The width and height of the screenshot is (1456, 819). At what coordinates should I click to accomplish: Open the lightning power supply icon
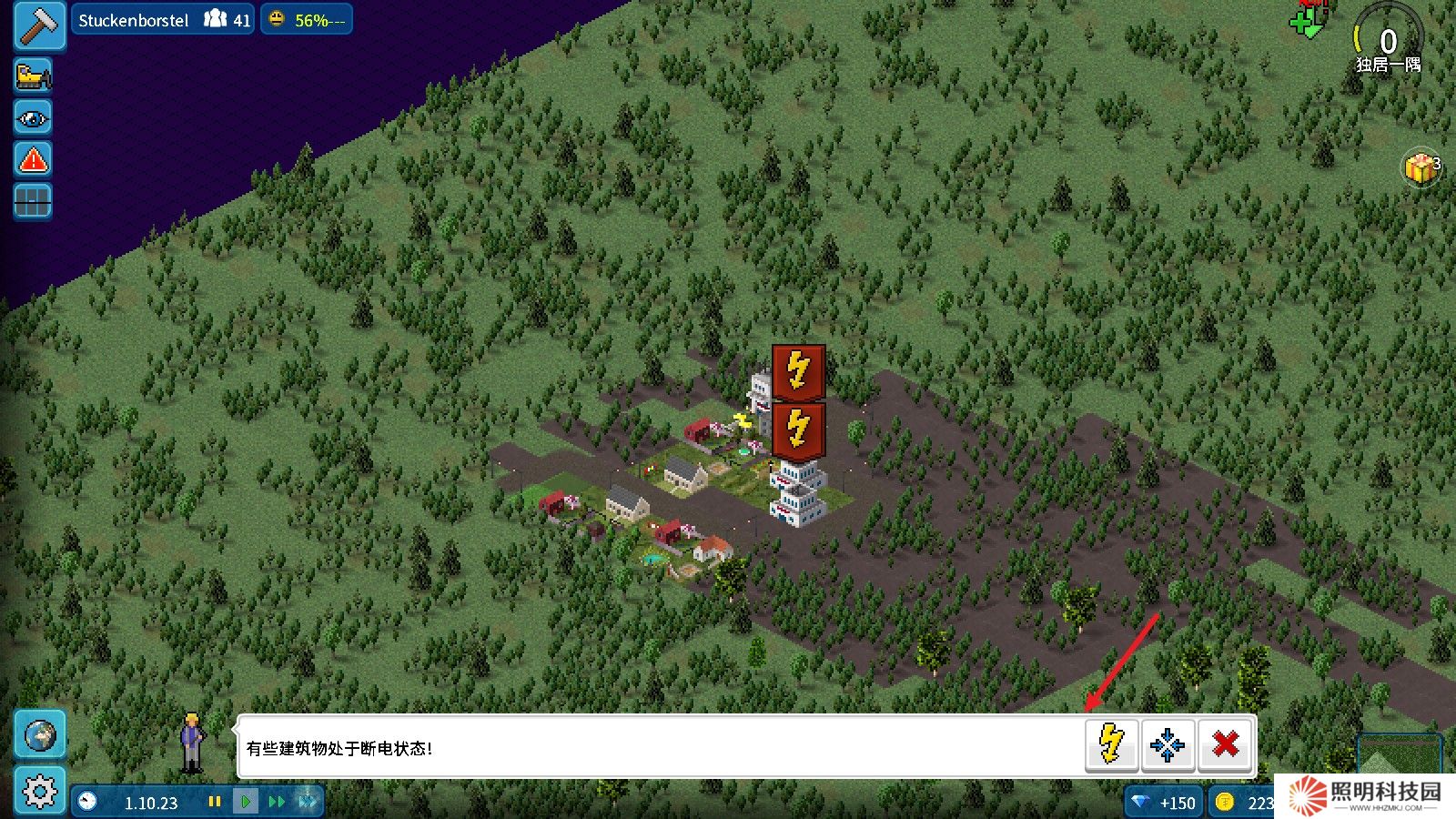1110,744
